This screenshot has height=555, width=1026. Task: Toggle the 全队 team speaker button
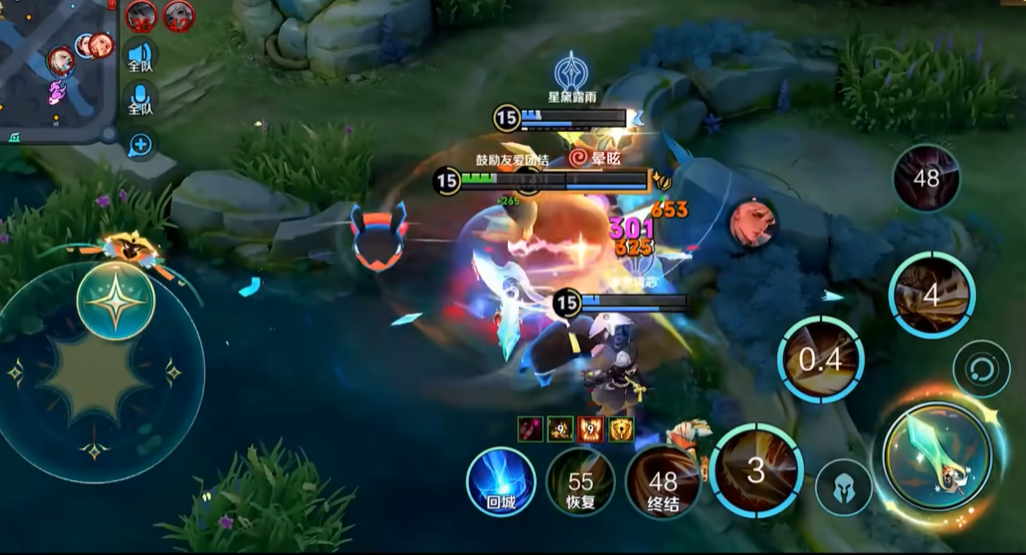tap(140, 56)
